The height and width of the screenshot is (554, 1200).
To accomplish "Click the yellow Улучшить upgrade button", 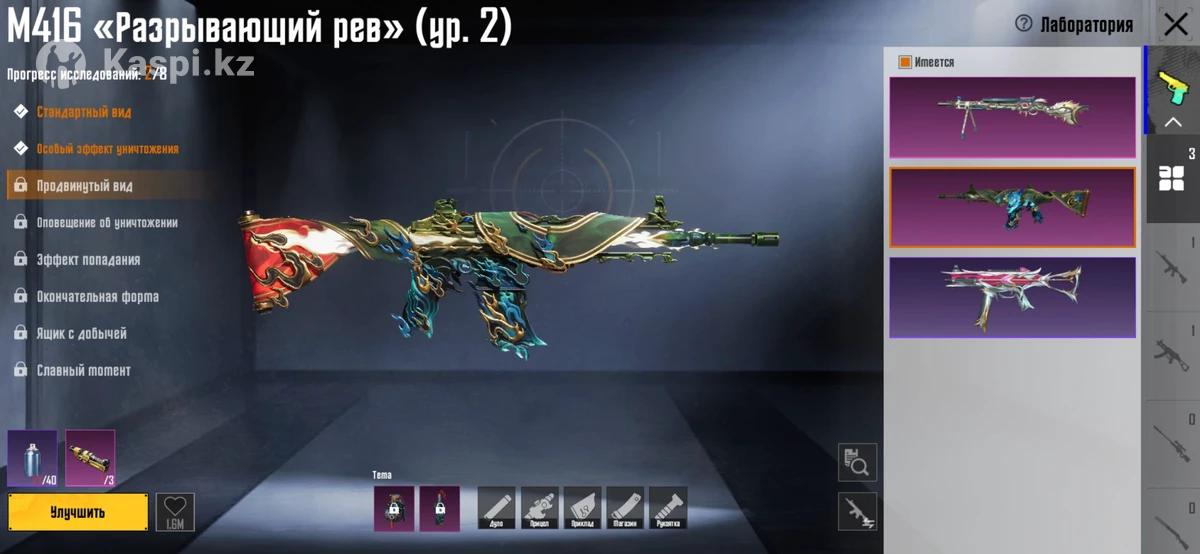I will (78, 512).
